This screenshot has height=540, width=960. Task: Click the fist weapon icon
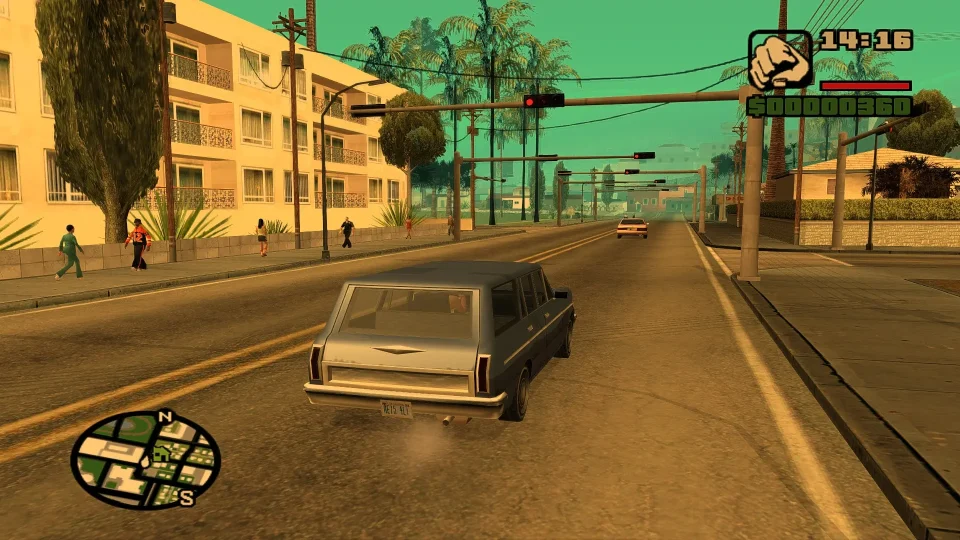click(780, 60)
